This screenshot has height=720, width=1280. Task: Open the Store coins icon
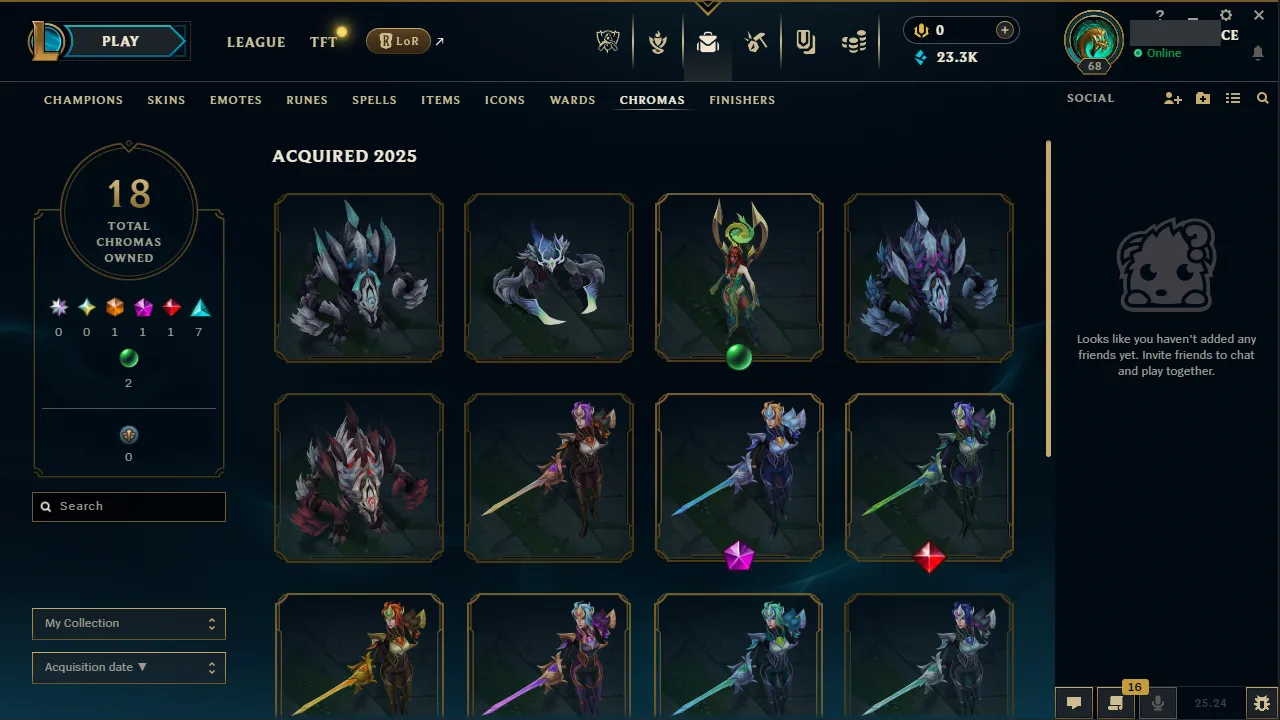(x=854, y=40)
